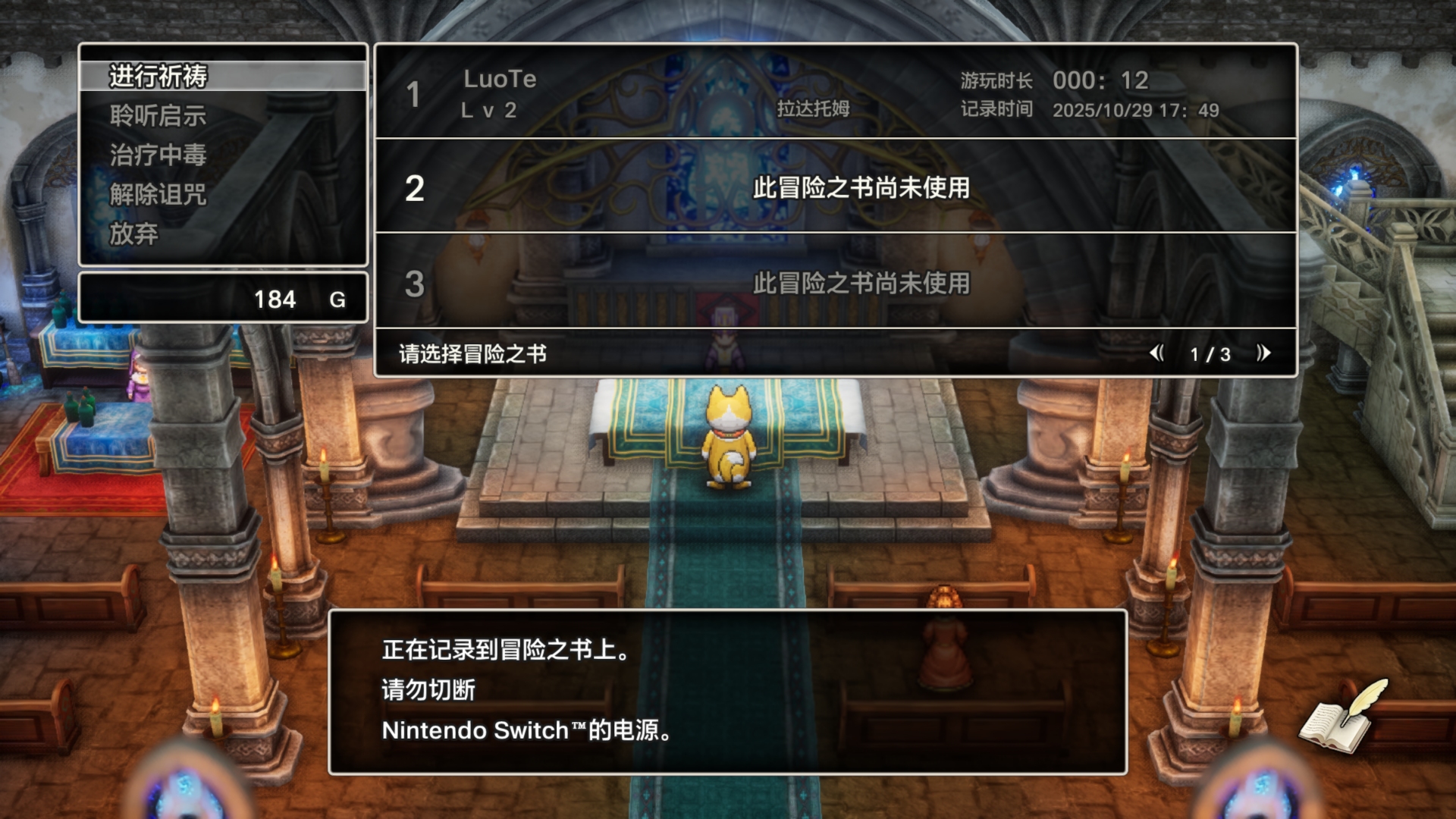The image size is (1456, 819).
Task: Select 放弃 to cancel
Action: point(133,235)
